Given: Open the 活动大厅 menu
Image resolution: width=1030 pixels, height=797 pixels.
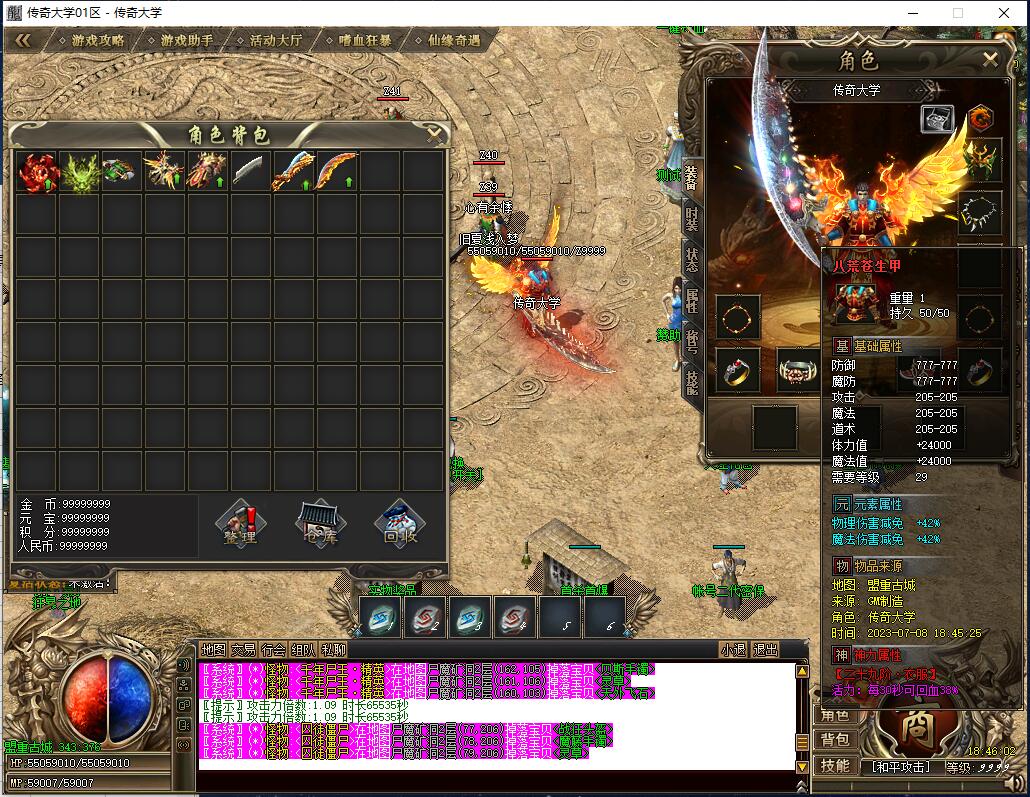Looking at the screenshot, I should (276, 41).
